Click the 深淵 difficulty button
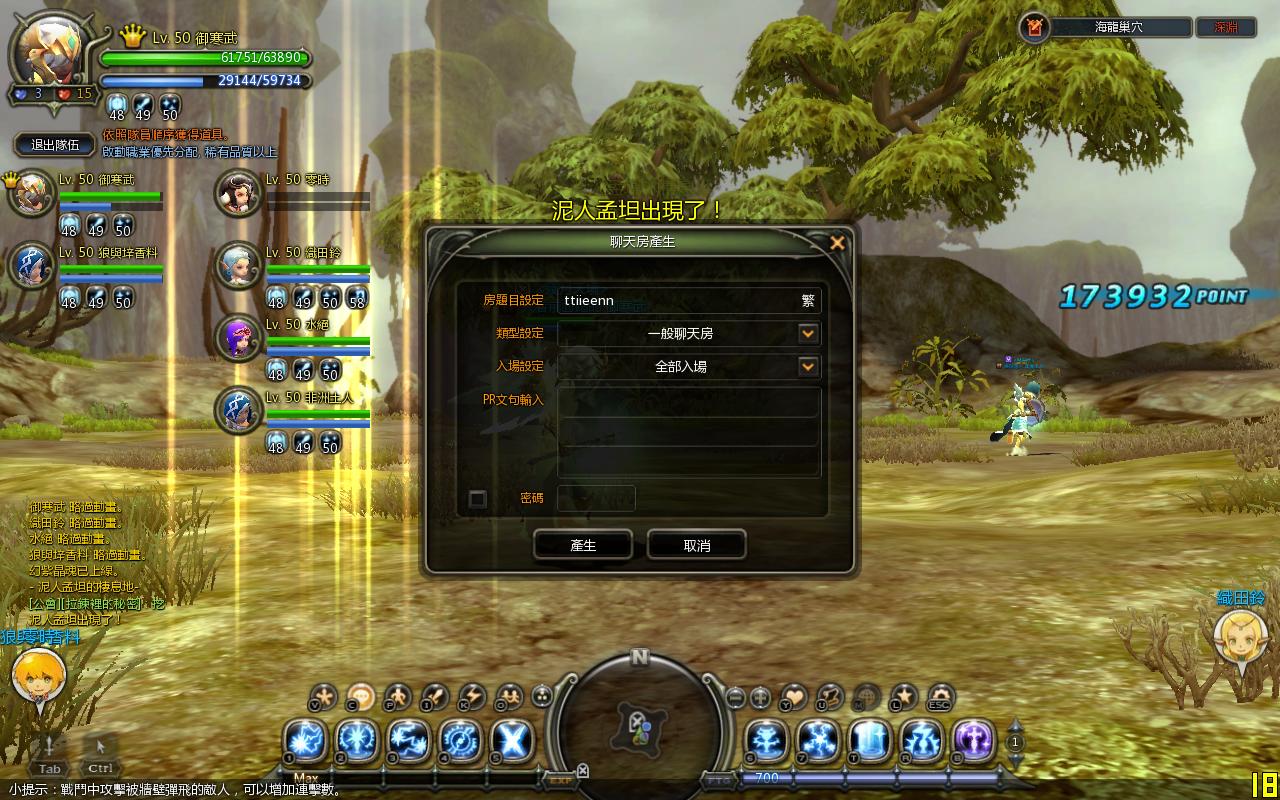The image size is (1280, 800). 1225,28
